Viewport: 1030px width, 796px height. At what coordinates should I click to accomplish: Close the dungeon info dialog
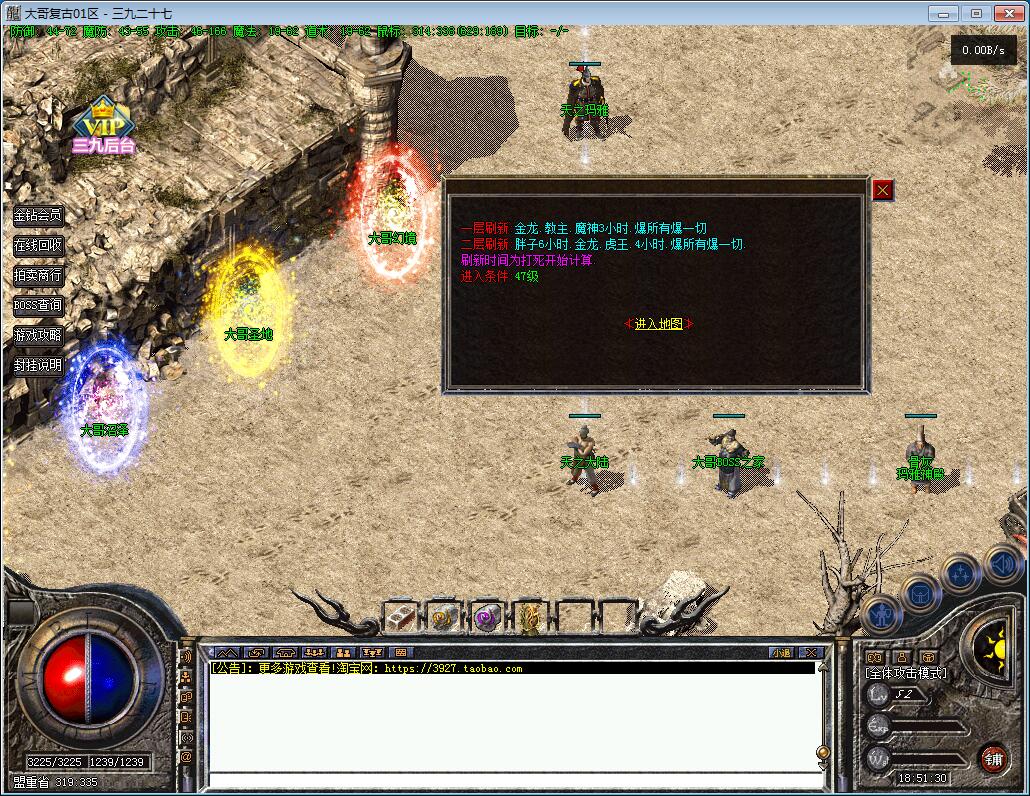pos(883,190)
